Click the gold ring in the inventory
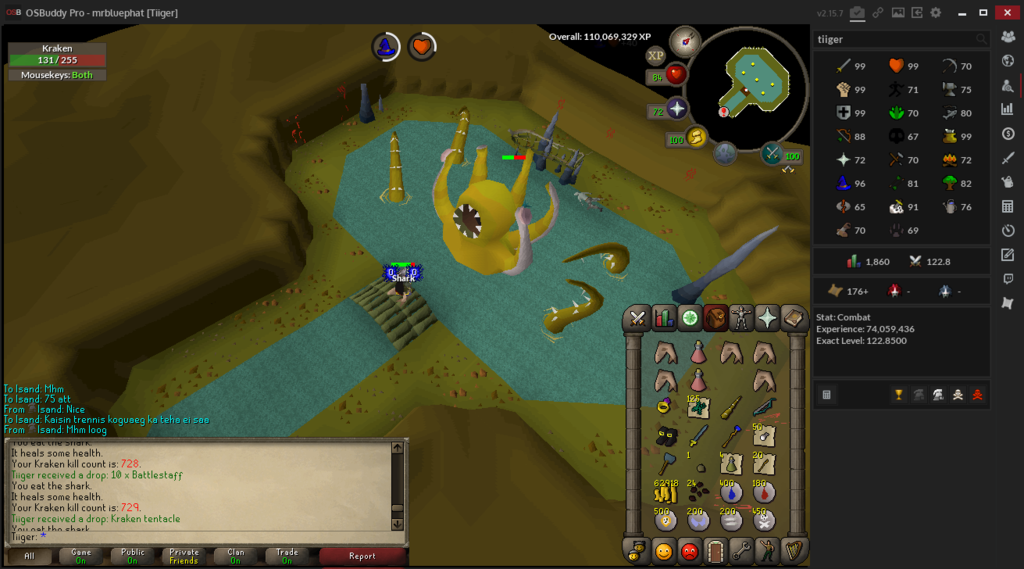The height and width of the screenshot is (569, 1024). pos(664,407)
